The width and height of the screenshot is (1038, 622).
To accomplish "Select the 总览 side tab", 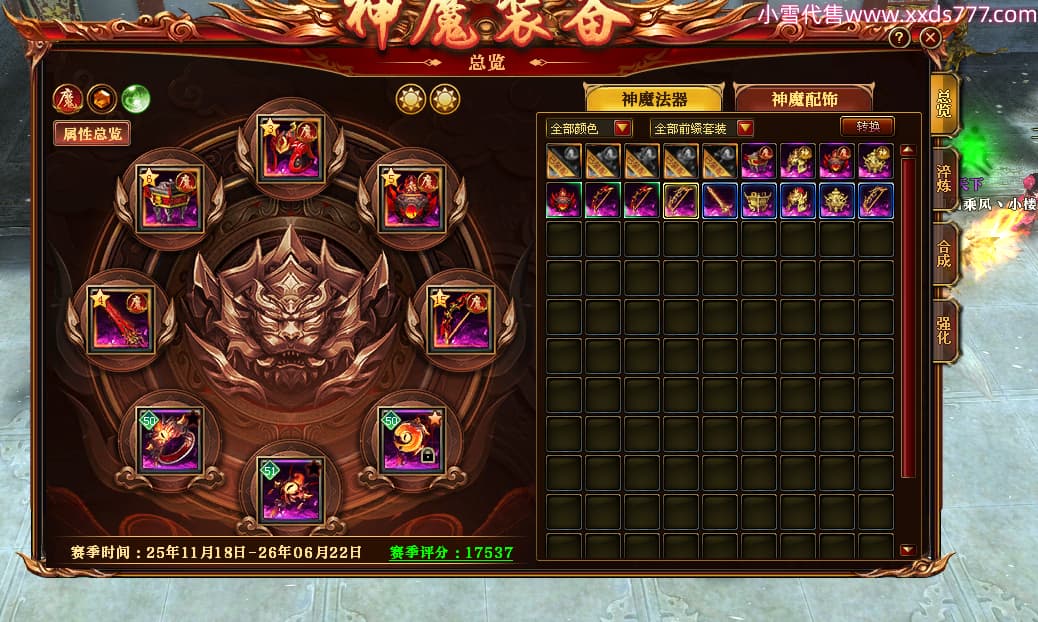I will pos(944,103).
